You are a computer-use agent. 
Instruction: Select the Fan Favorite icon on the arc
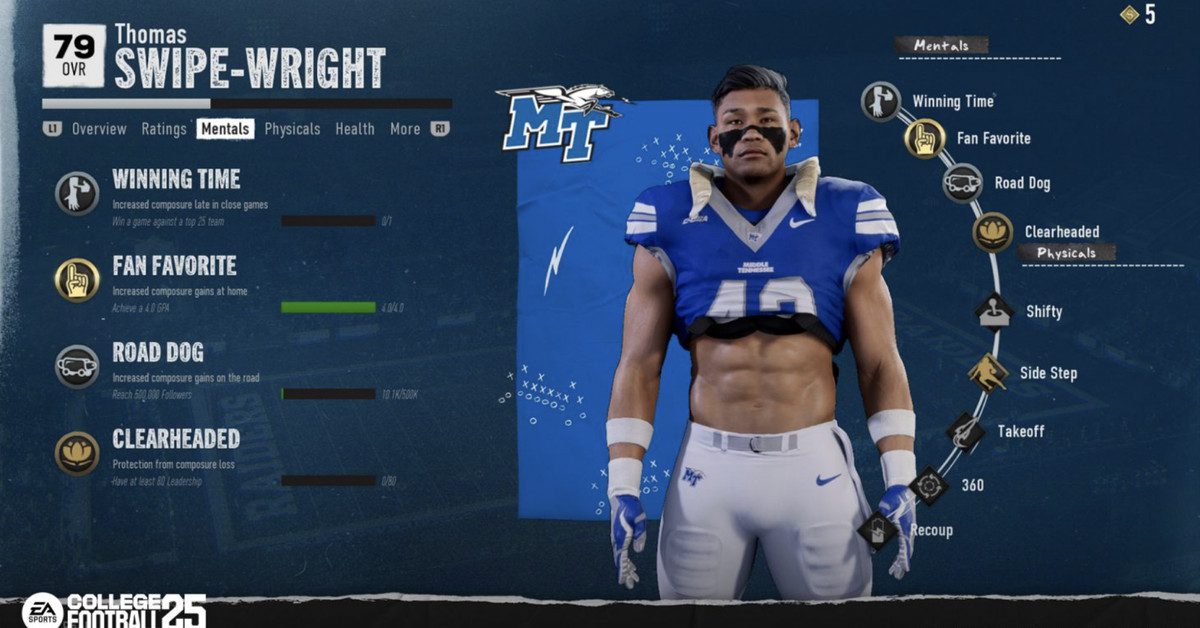(x=925, y=139)
